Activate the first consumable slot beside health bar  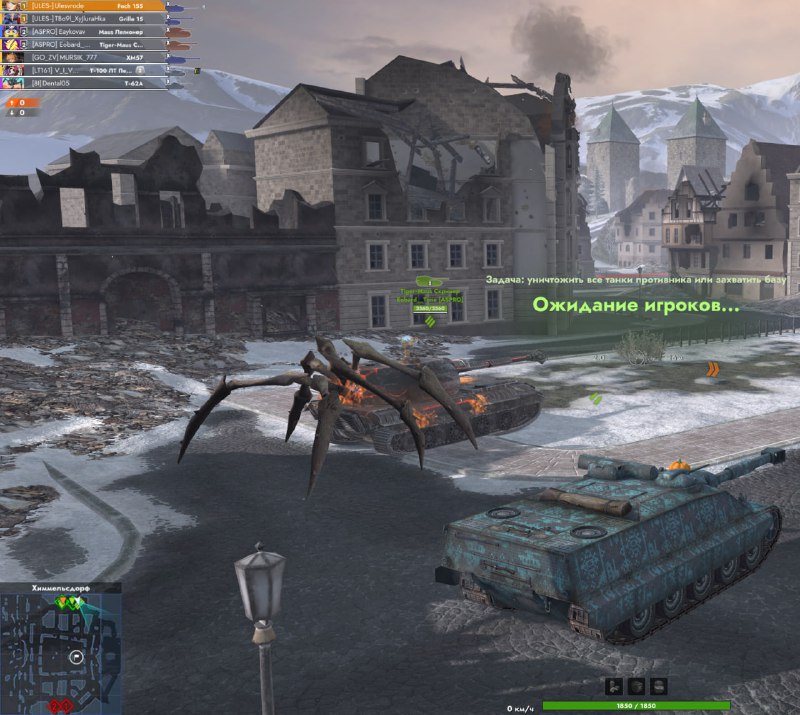pos(614,686)
